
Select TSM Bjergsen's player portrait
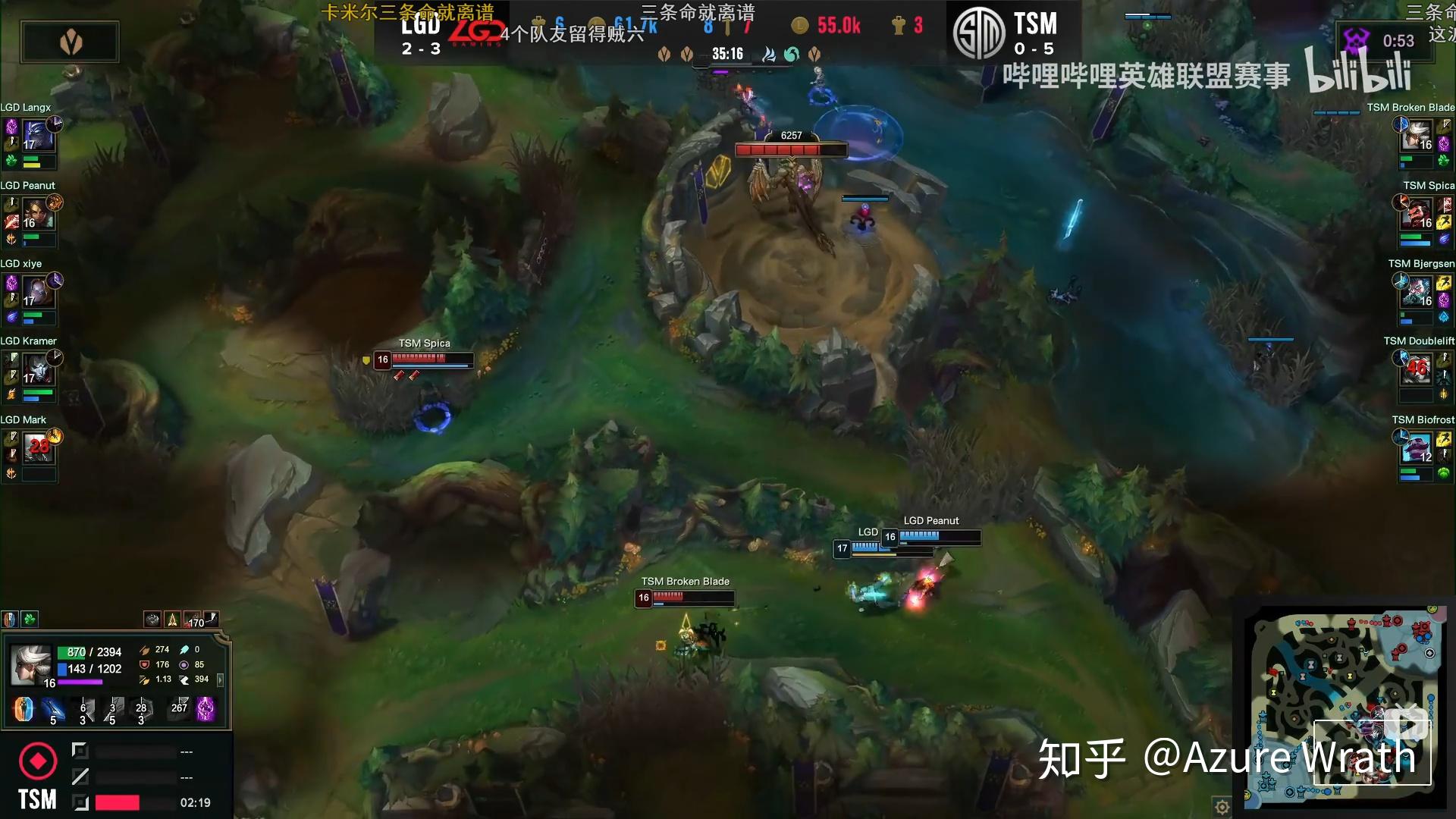tap(1417, 292)
